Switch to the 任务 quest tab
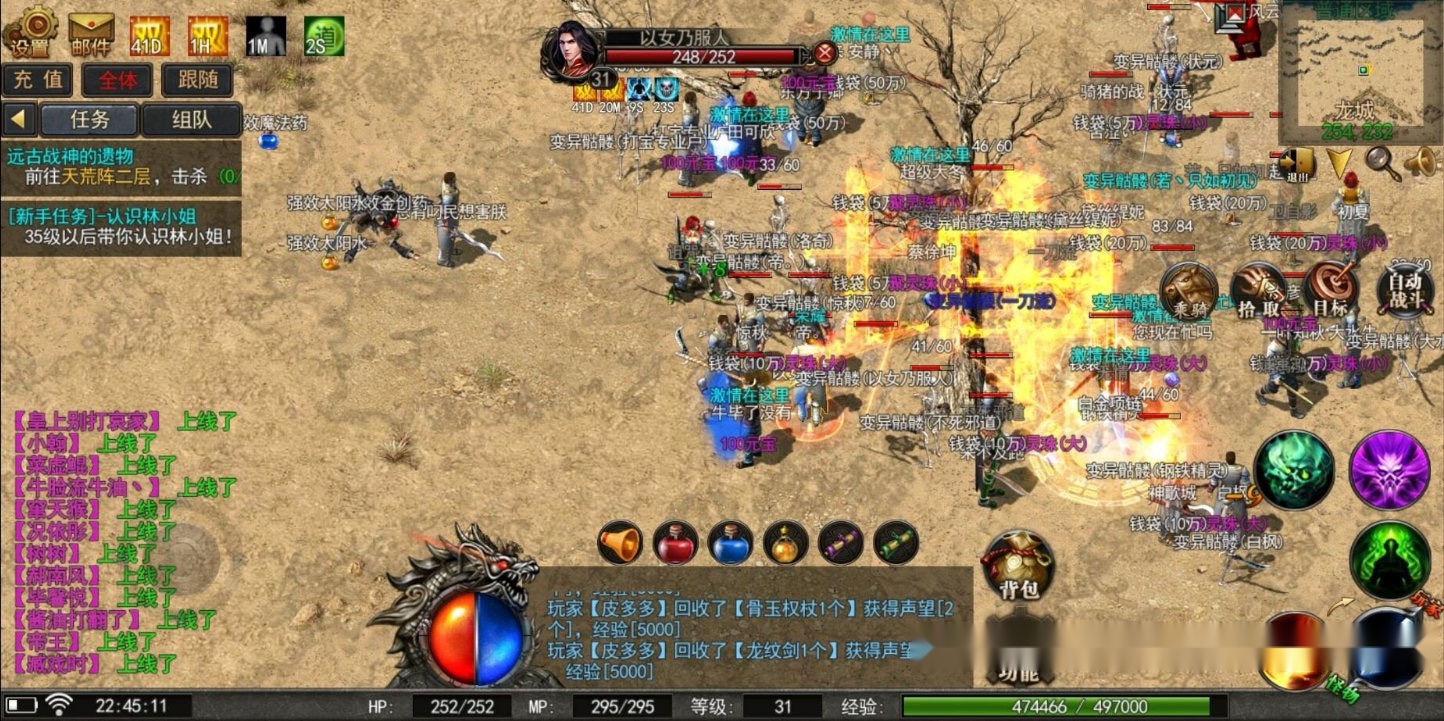1444x721 pixels. click(x=89, y=120)
